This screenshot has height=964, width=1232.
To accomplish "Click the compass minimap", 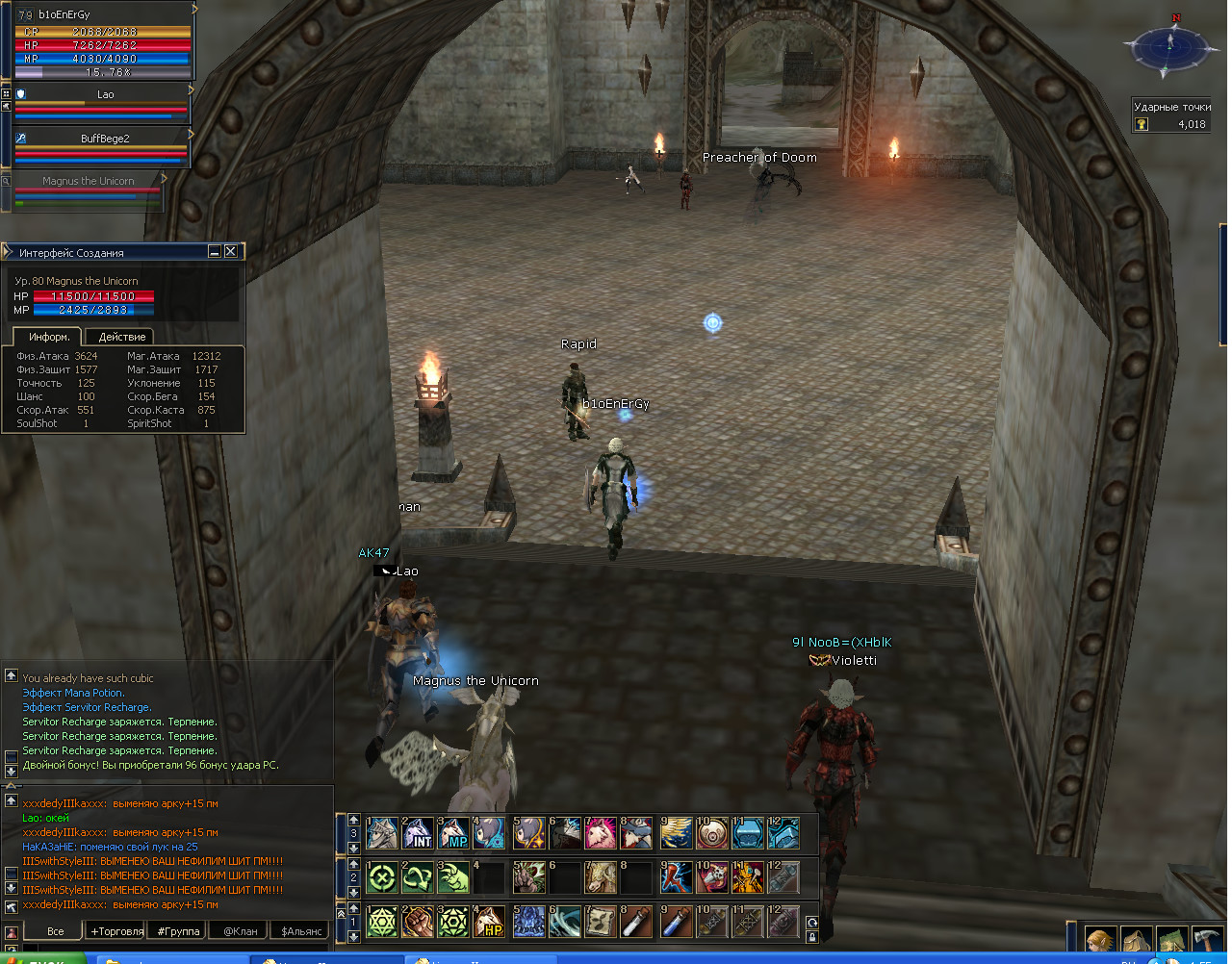I will coord(1170,44).
